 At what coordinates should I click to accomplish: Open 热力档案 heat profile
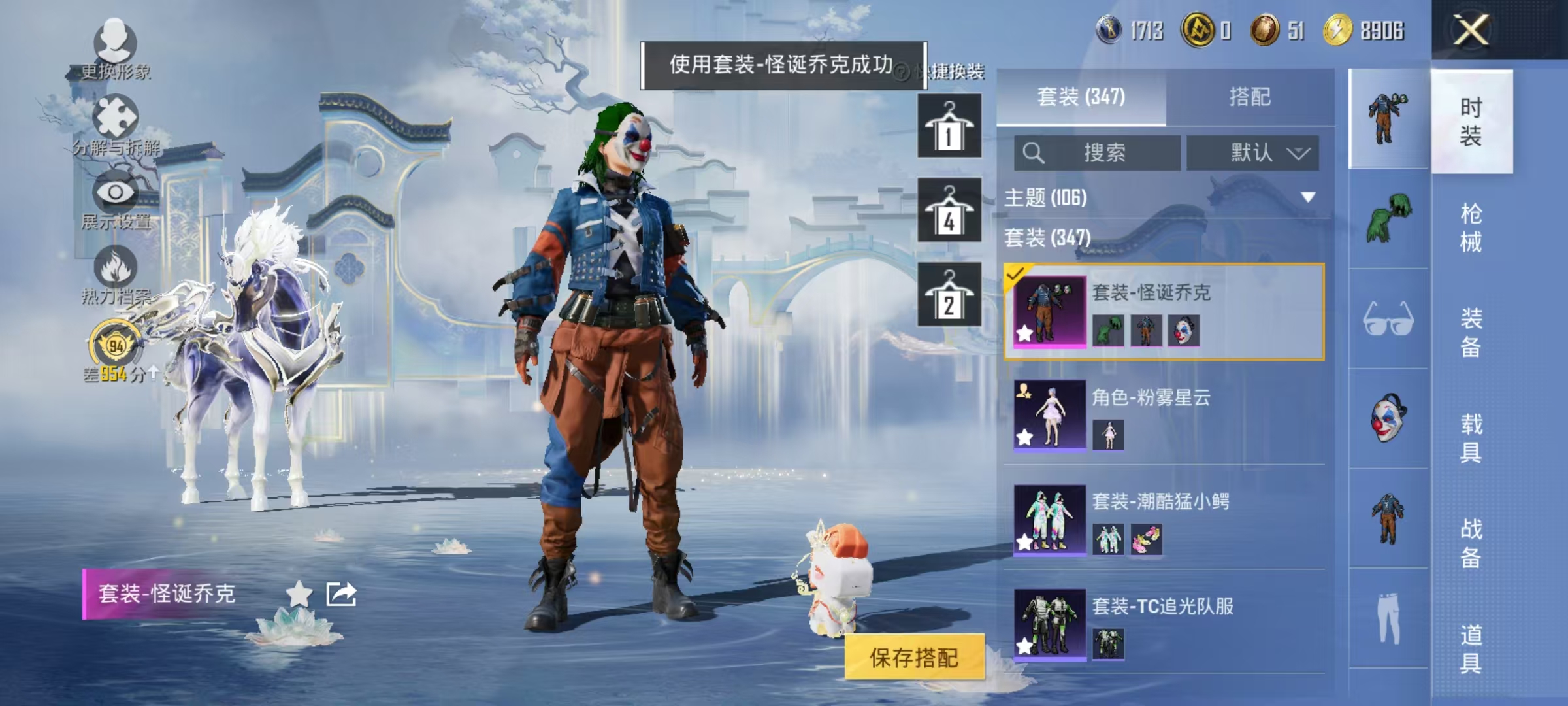tap(116, 275)
